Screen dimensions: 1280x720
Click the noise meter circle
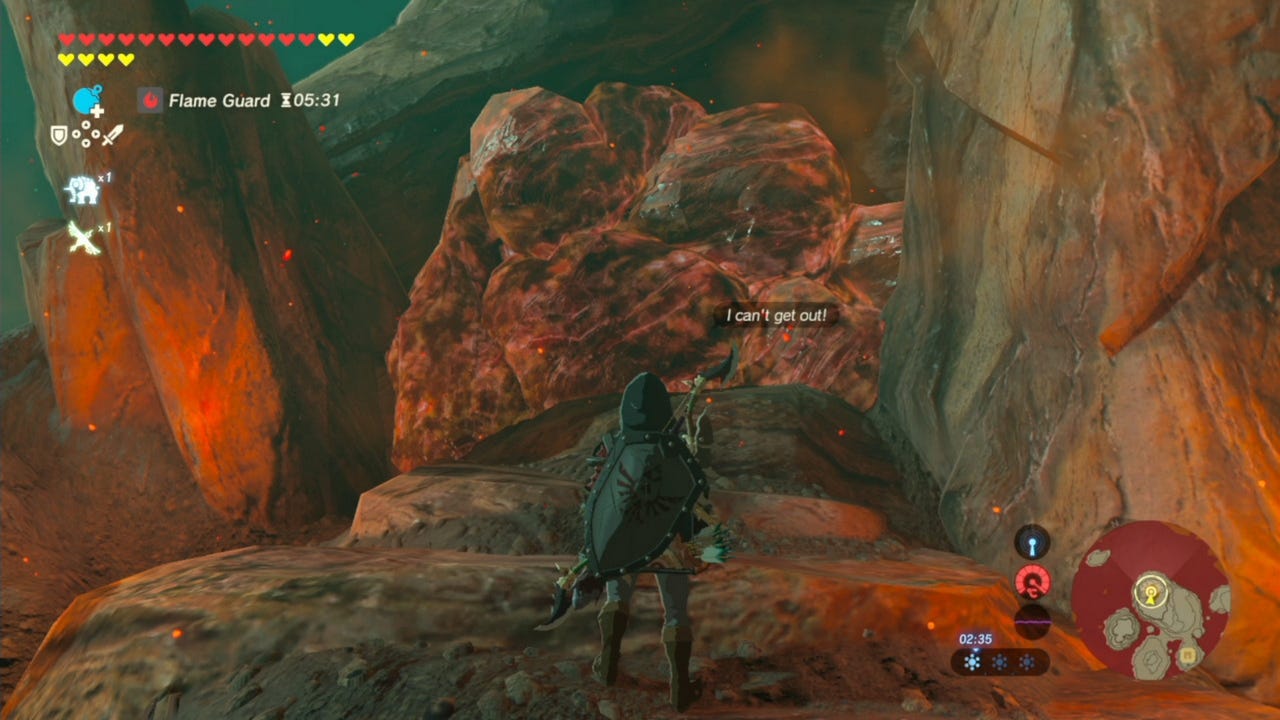click(x=1032, y=620)
